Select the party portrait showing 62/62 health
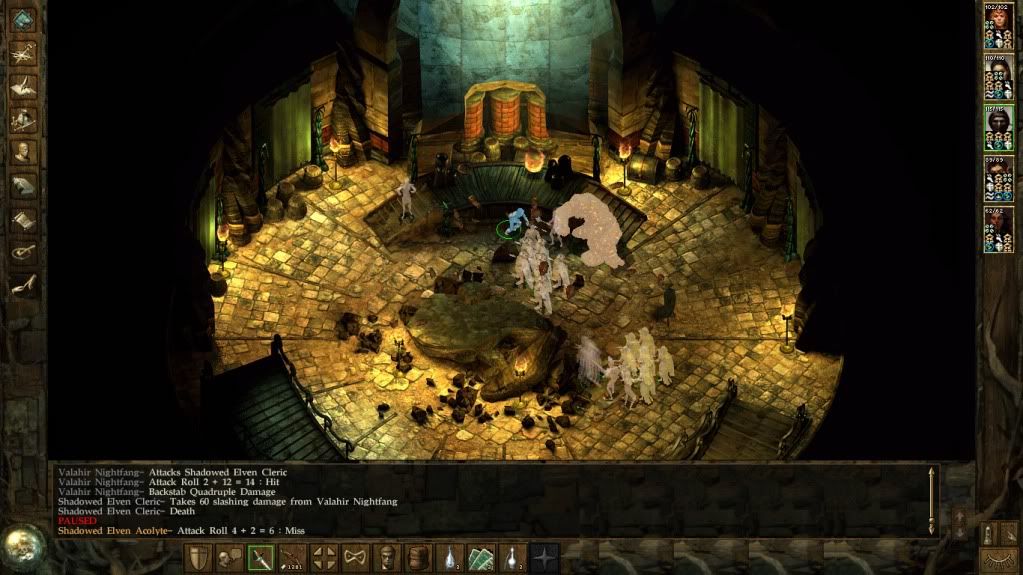Screen dimensions: 1023x575 point(998,229)
